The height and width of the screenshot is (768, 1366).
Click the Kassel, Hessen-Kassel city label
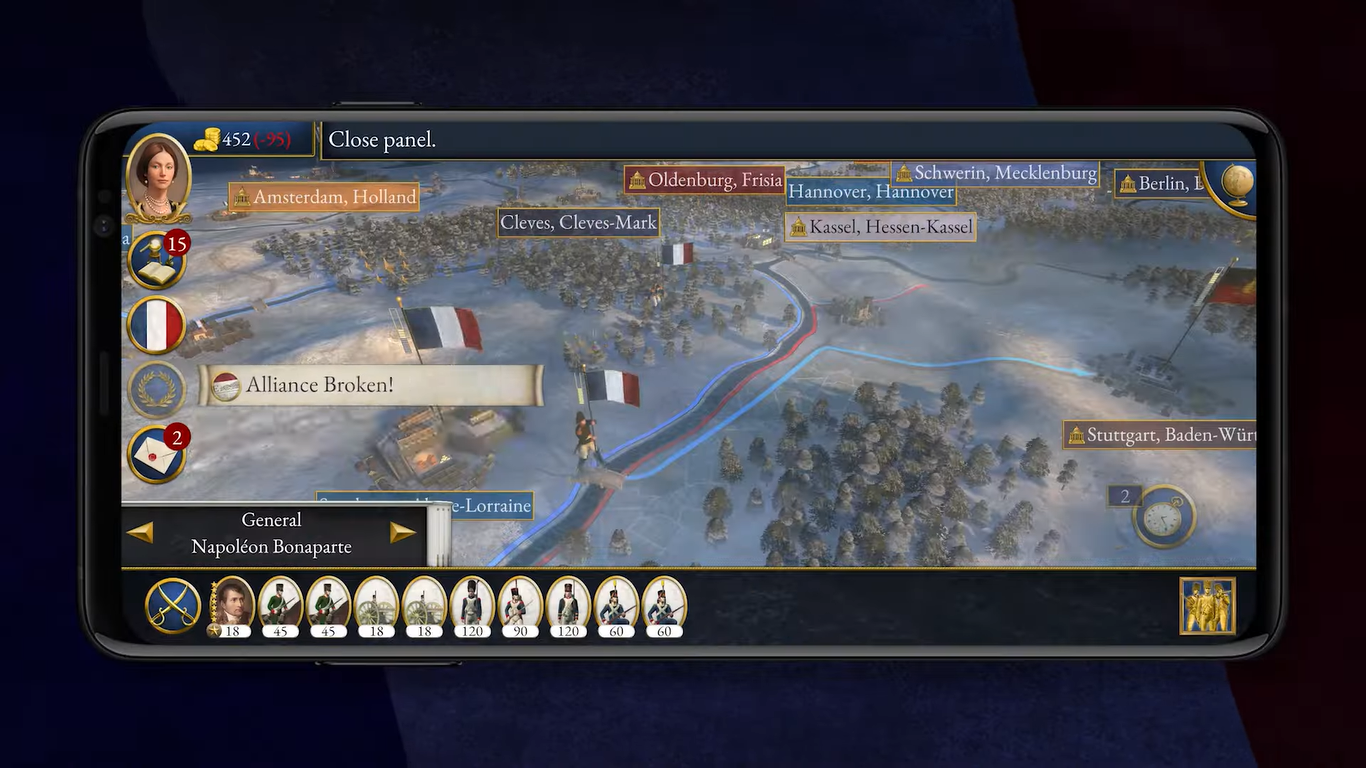(880, 228)
